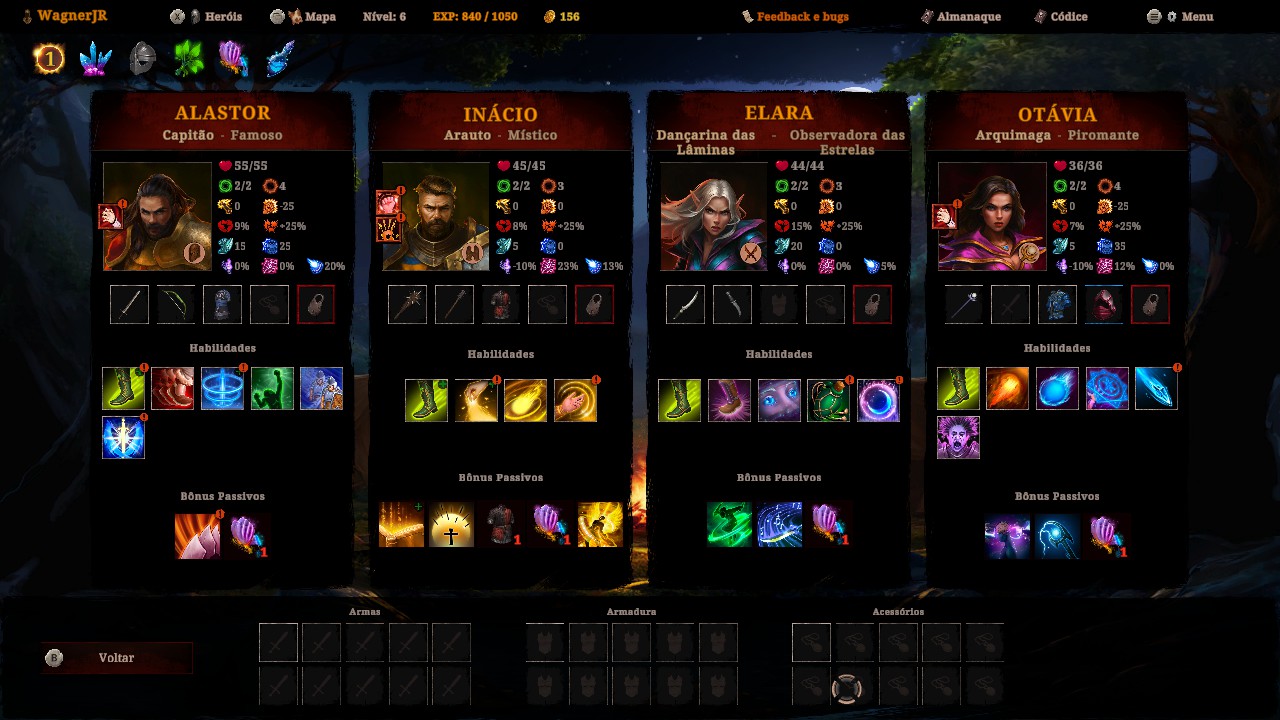Inspect Inácio's cross passive bonus

tap(451, 525)
